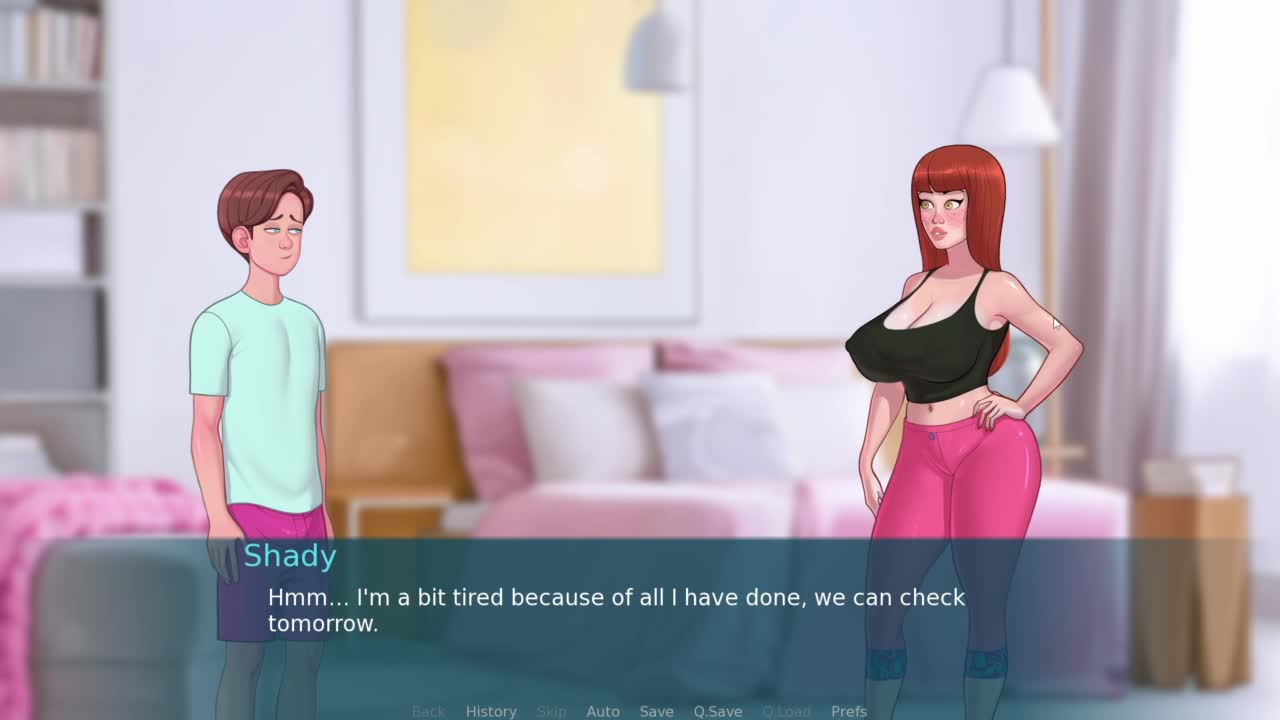Toggle Auto advance mode
Viewport: 1280px width, 720px height.
pos(603,711)
